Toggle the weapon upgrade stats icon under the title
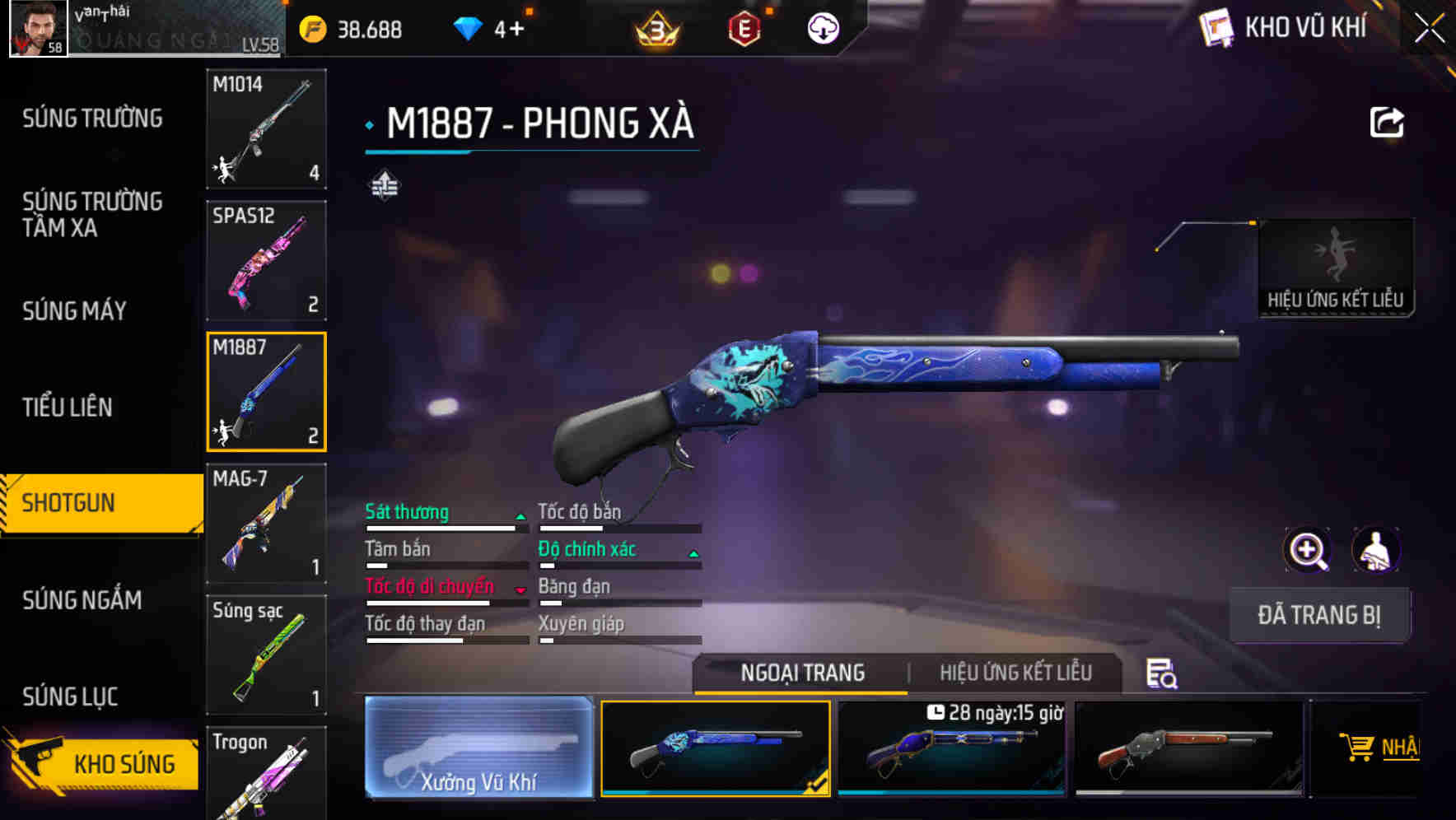Screen dimensions: 1456x820 (385, 186)
